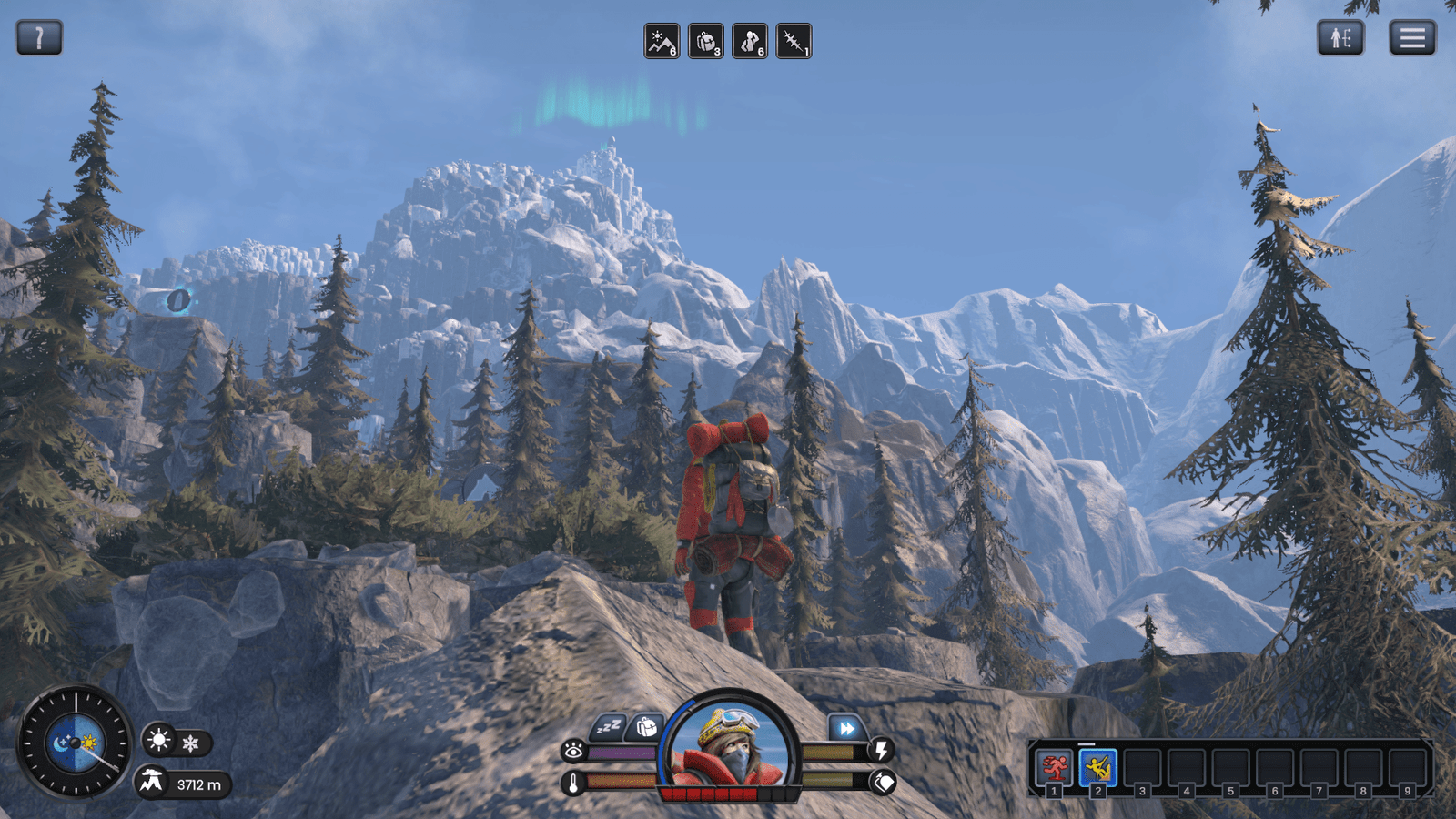Toggle the fast-forward button
The height and width of the screenshot is (819, 1456).
[x=846, y=728]
